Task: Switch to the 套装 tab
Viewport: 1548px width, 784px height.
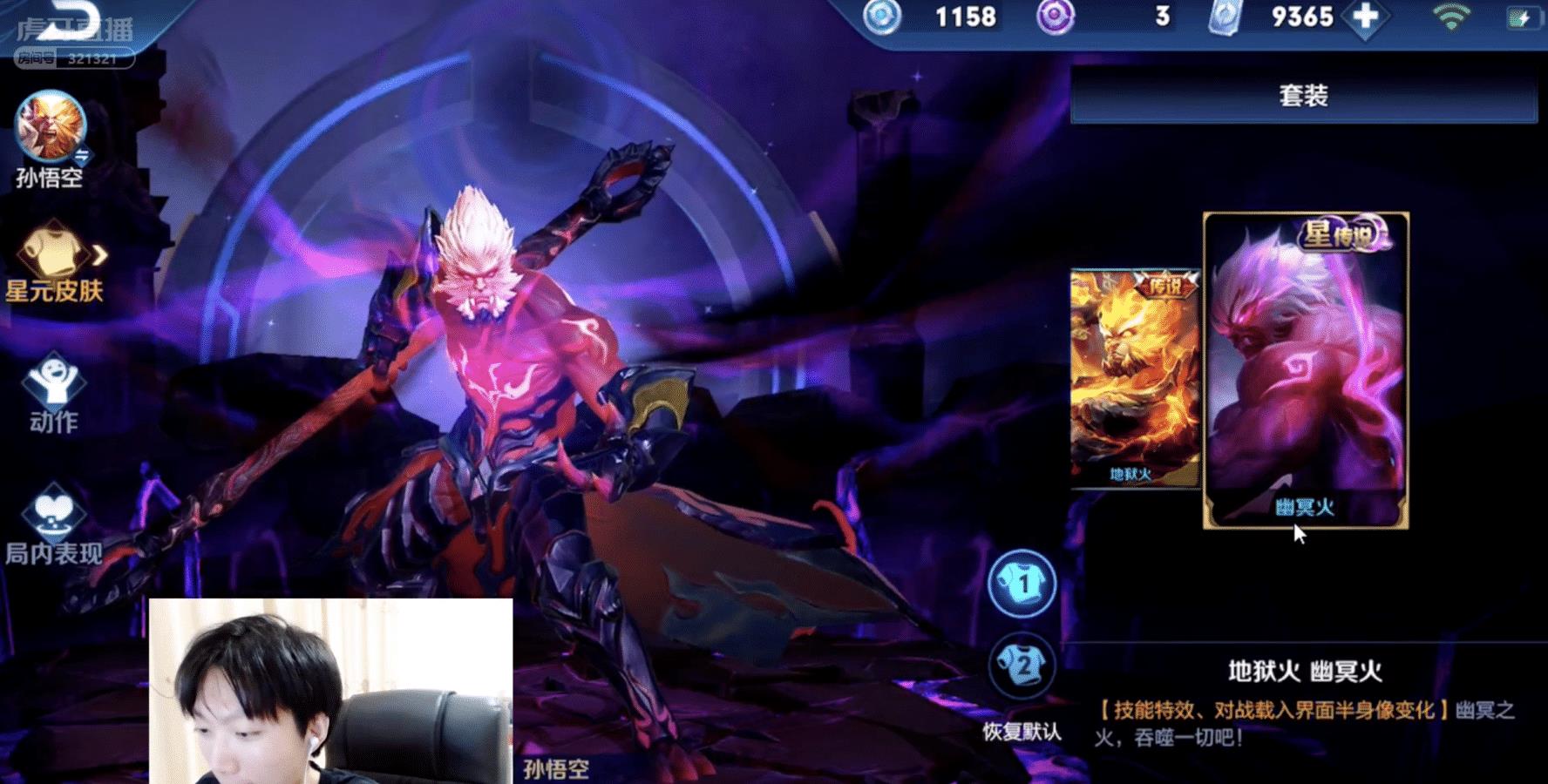Action: click(x=1302, y=98)
